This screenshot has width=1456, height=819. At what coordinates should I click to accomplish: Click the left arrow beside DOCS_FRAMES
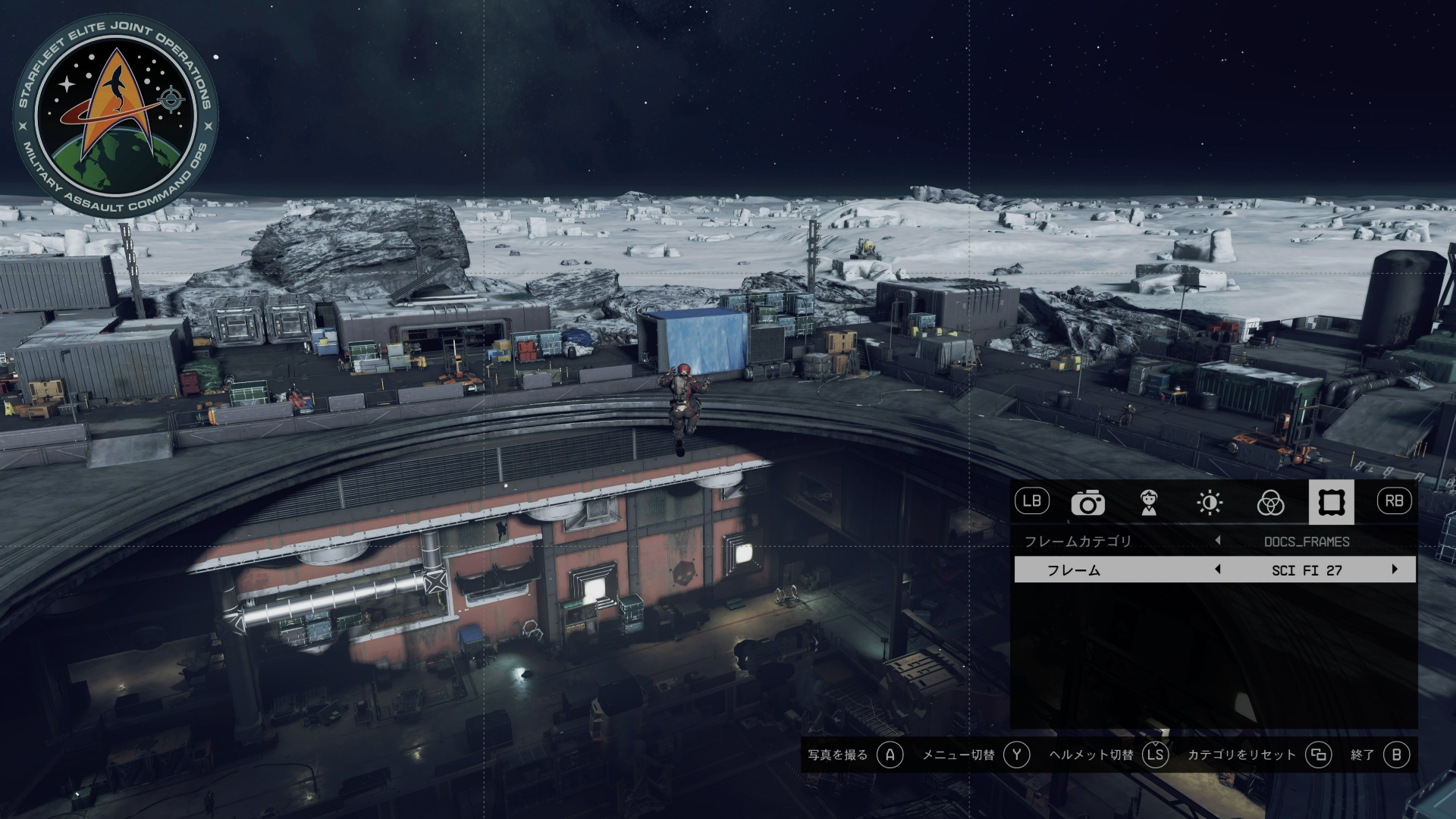coord(1218,541)
